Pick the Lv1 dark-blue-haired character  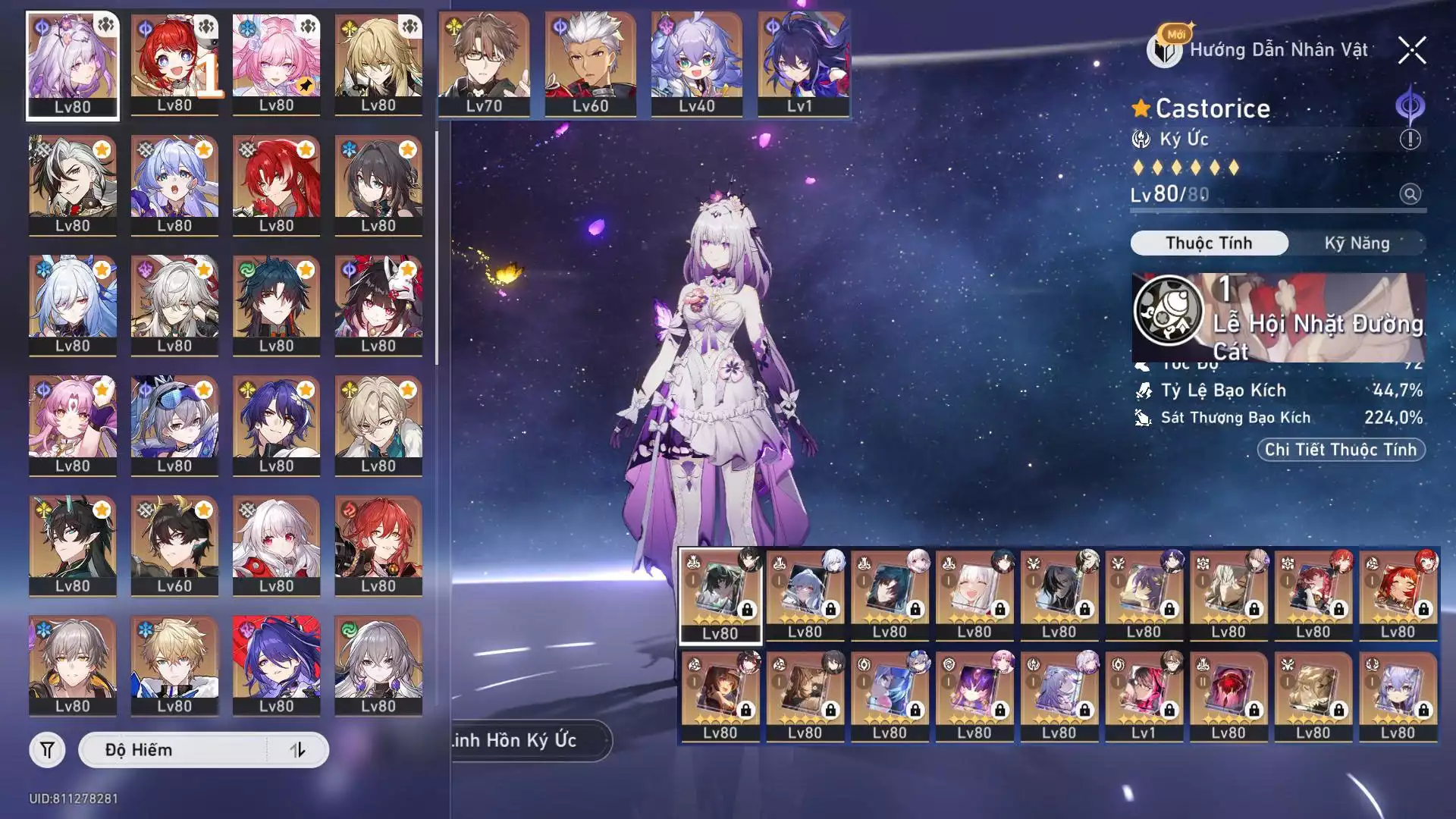point(802,64)
